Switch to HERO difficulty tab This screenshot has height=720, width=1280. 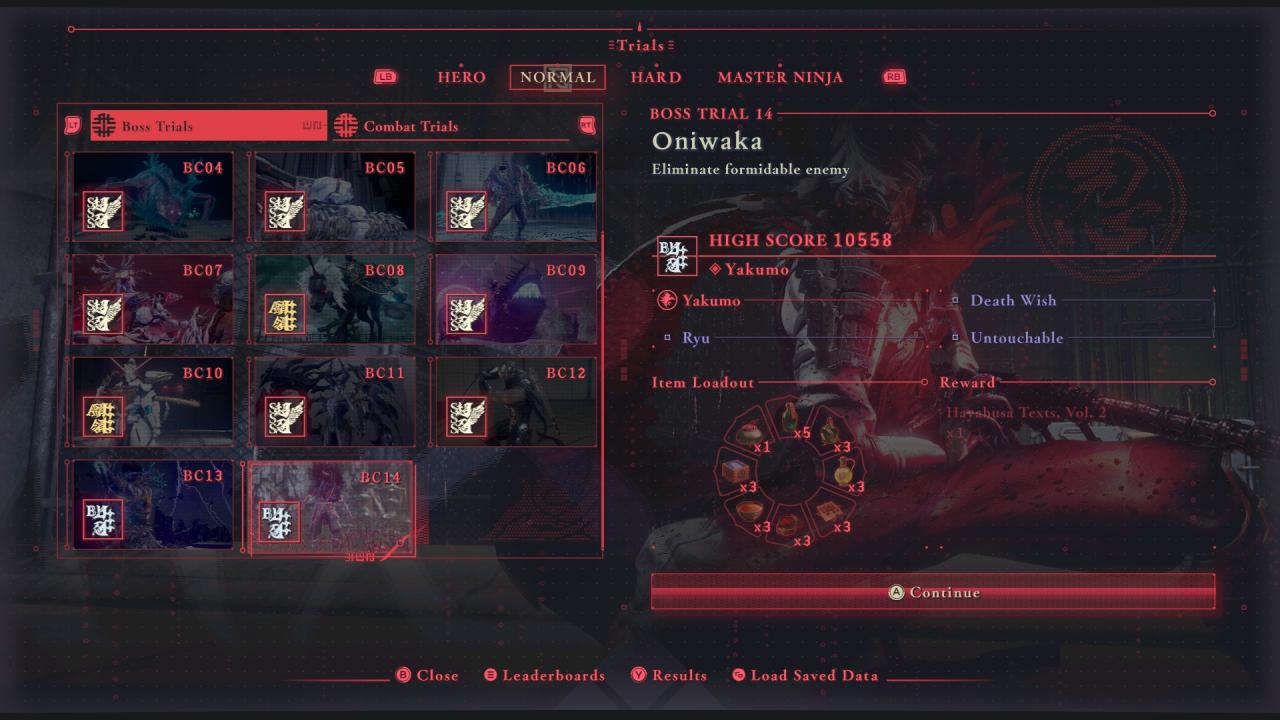tap(461, 77)
